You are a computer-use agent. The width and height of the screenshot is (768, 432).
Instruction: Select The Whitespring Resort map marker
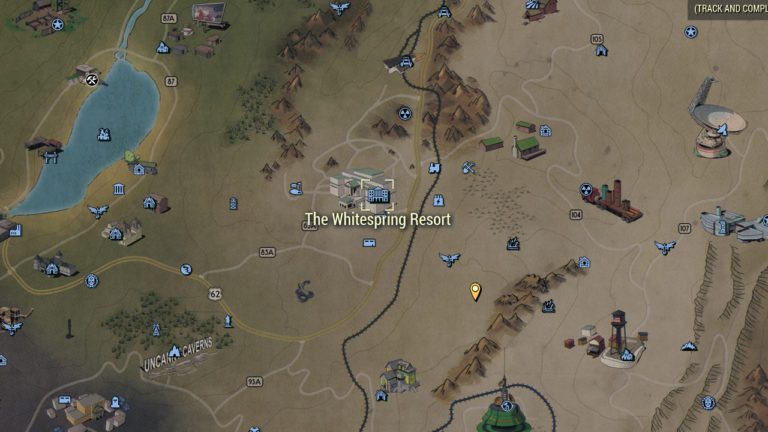378,193
